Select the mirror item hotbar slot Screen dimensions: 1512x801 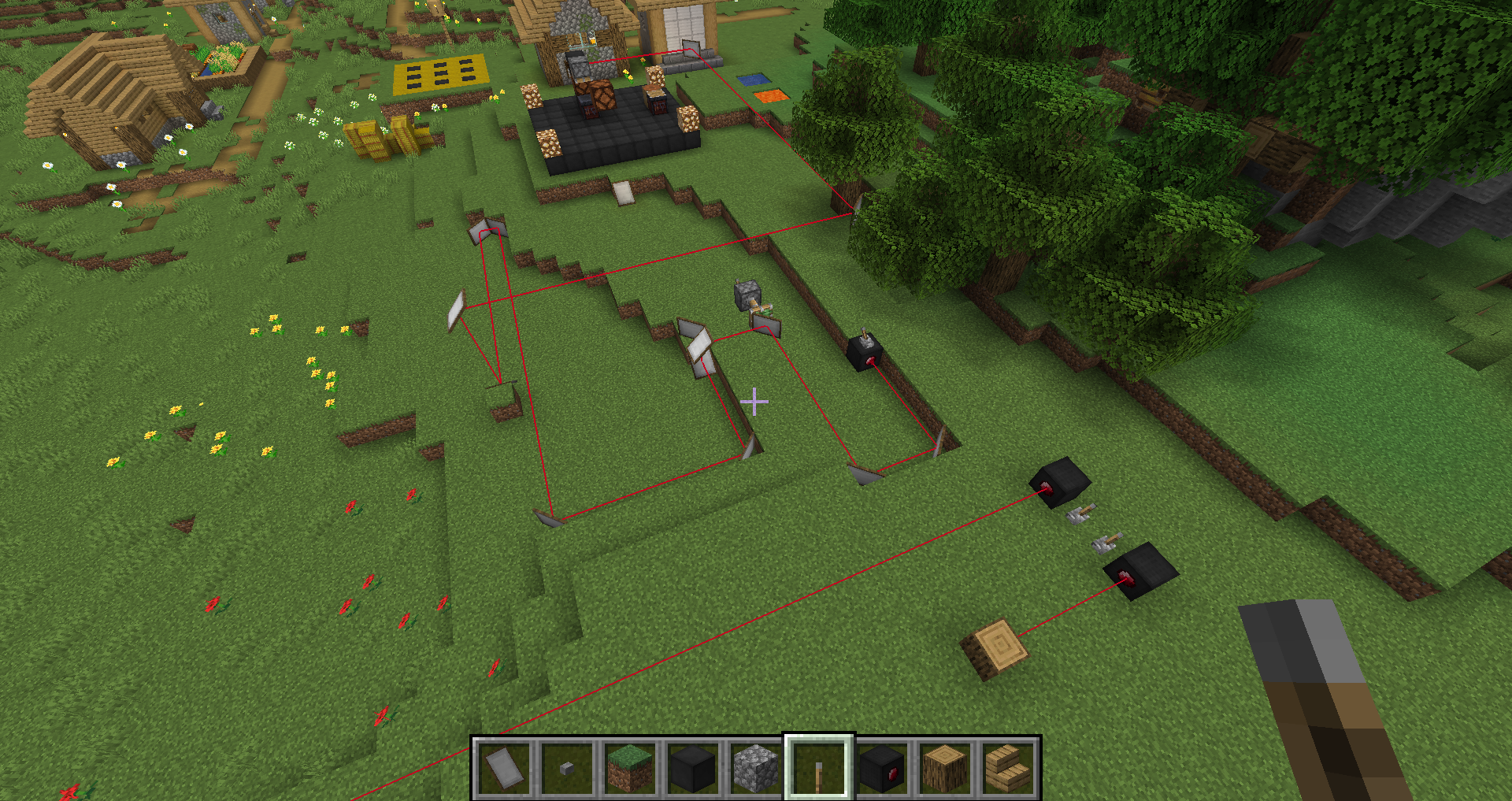tap(503, 769)
